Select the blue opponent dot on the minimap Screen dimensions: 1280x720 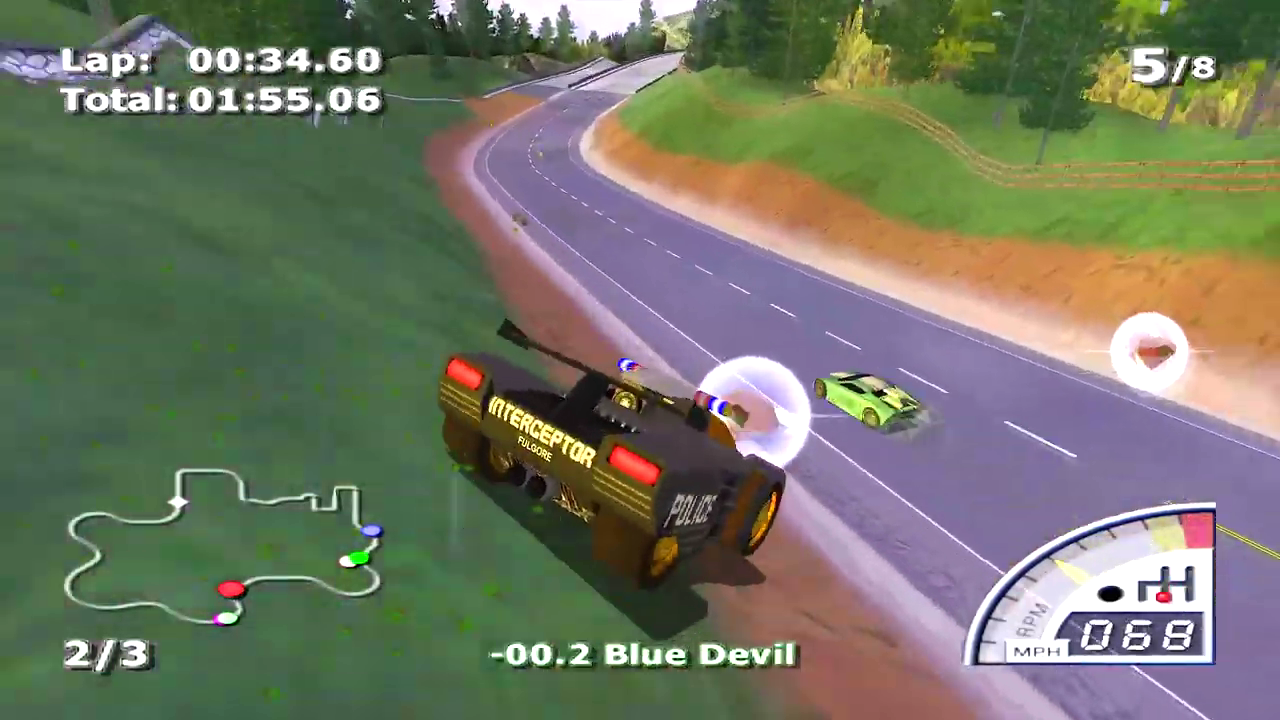(x=372, y=531)
